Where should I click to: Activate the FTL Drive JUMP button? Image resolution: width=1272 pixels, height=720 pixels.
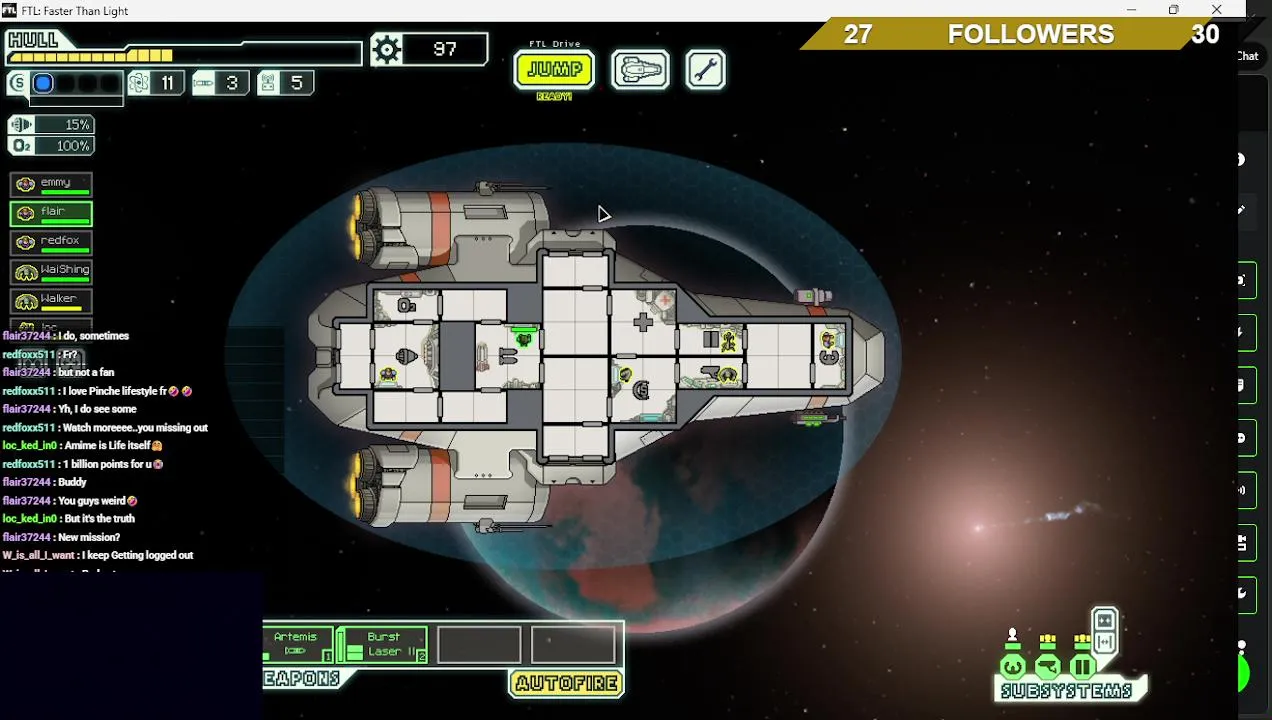point(554,70)
